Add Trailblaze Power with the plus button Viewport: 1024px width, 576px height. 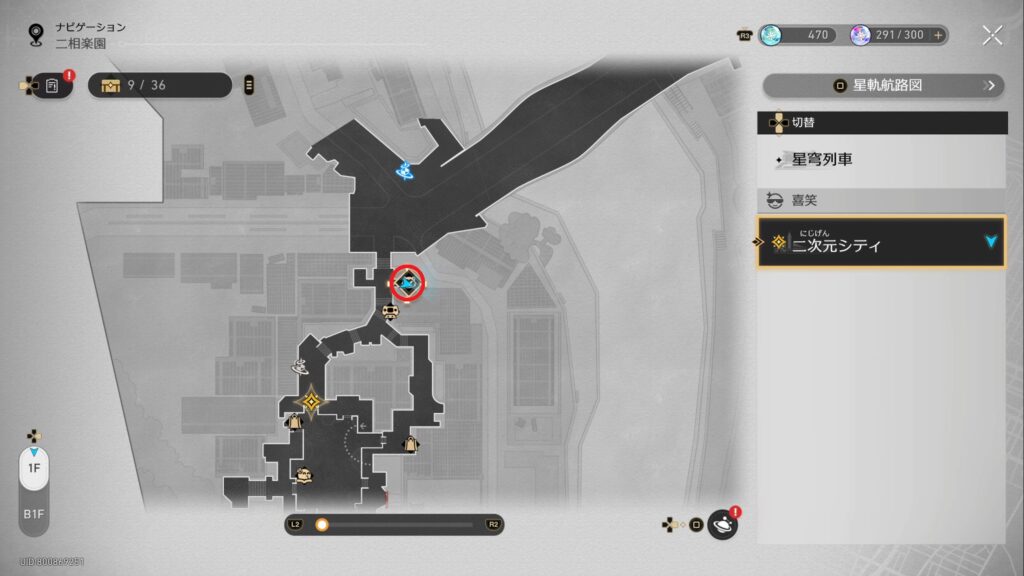pyautogui.click(x=938, y=35)
